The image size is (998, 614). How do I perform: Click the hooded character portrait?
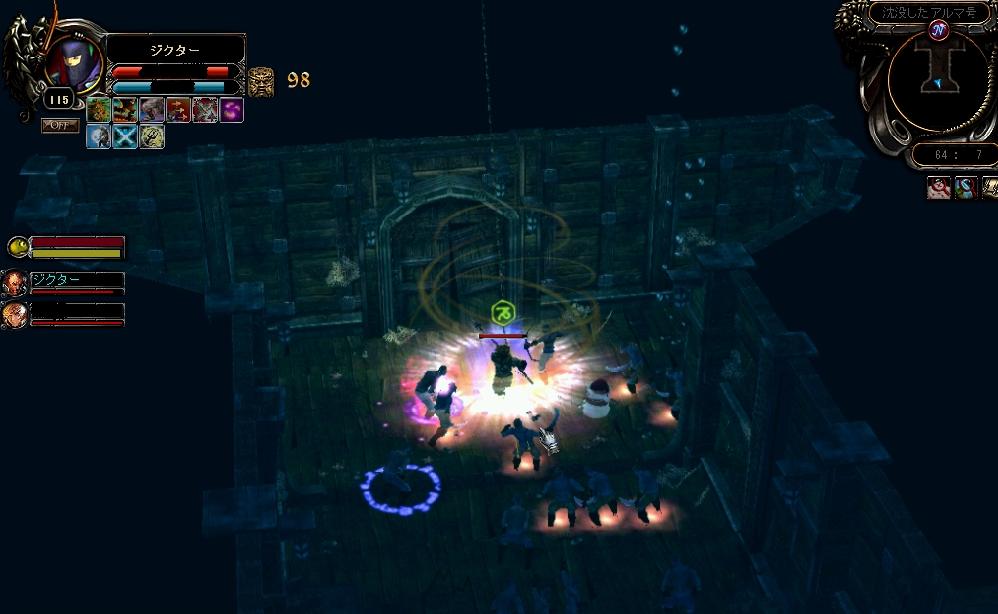coord(74,63)
